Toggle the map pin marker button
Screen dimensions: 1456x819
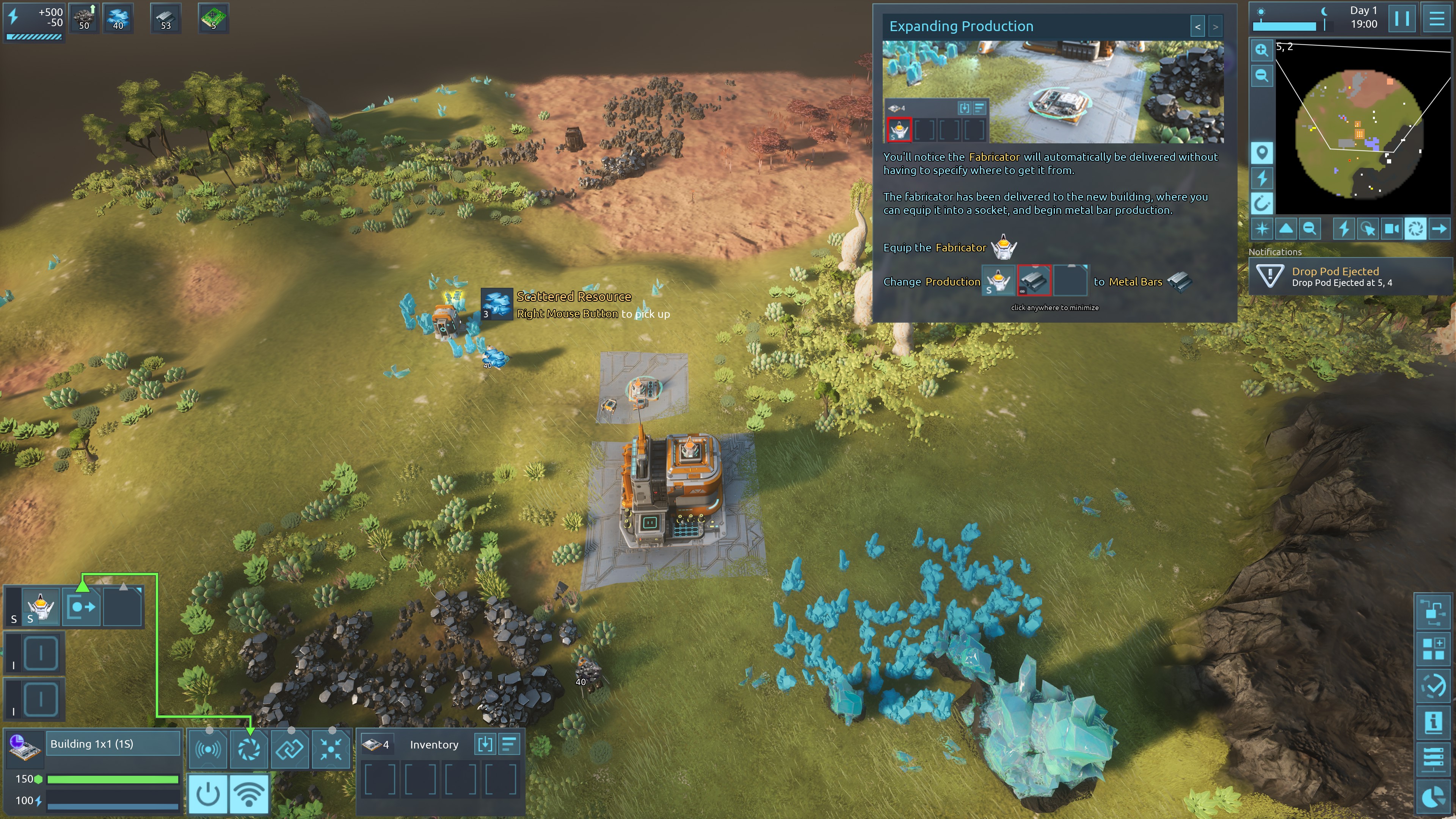pos(1261,152)
